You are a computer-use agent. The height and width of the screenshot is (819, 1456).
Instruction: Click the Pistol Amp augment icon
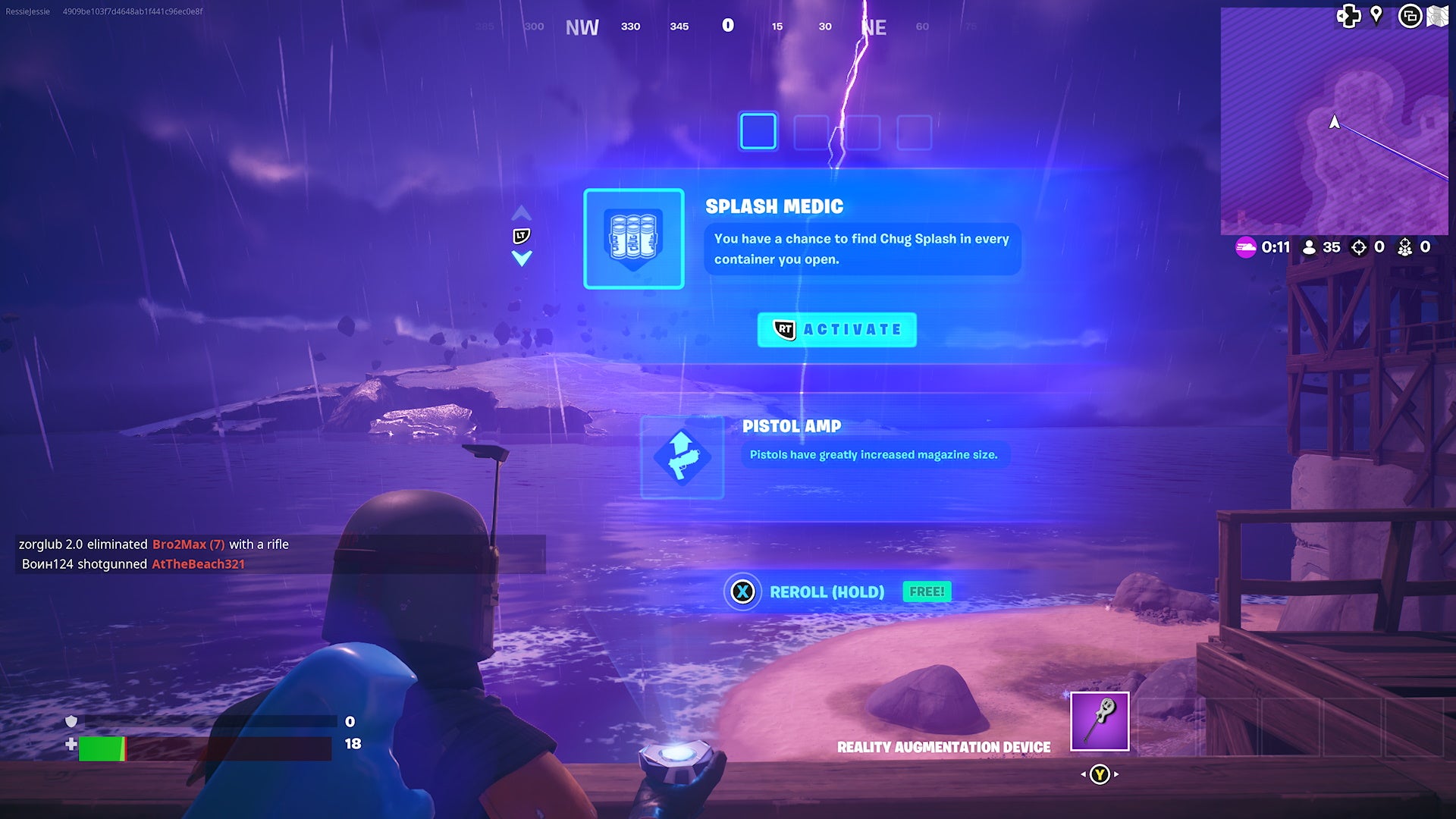[681, 456]
